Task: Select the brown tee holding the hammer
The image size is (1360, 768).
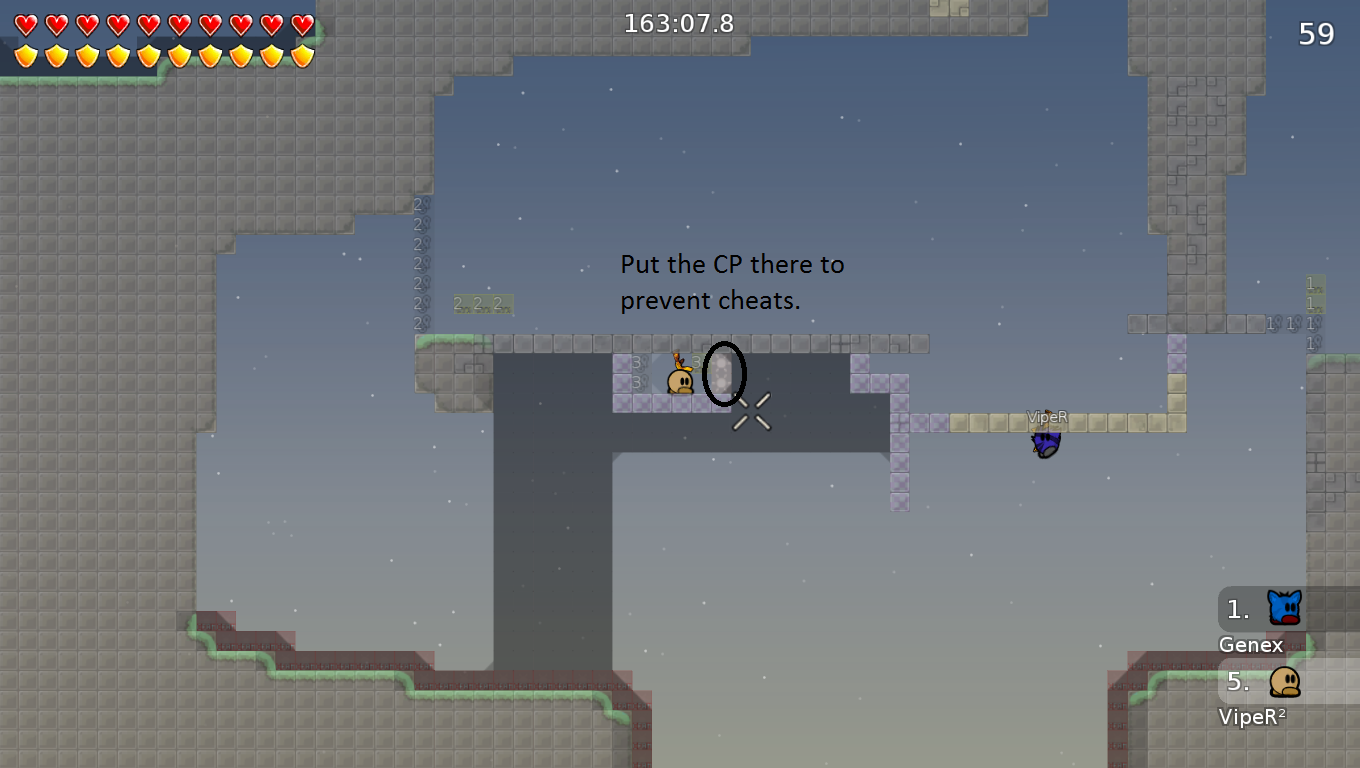Action: coord(678,380)
